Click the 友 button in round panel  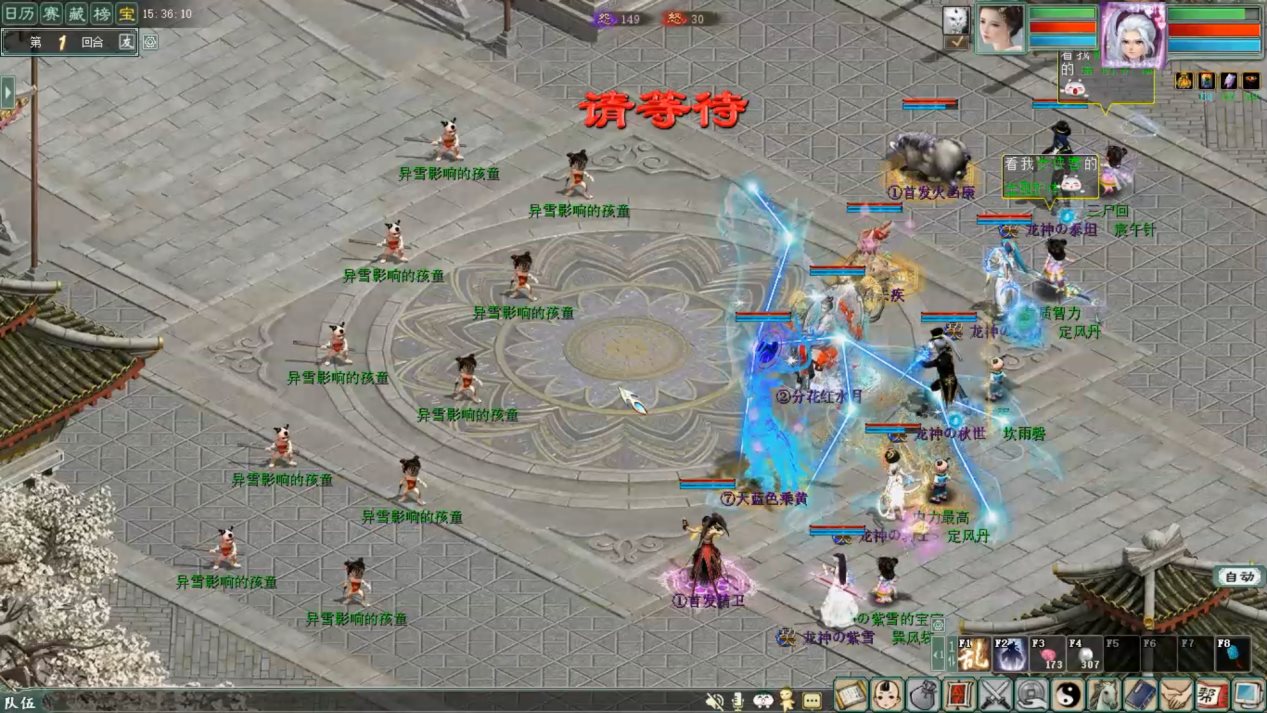(126, 42)
